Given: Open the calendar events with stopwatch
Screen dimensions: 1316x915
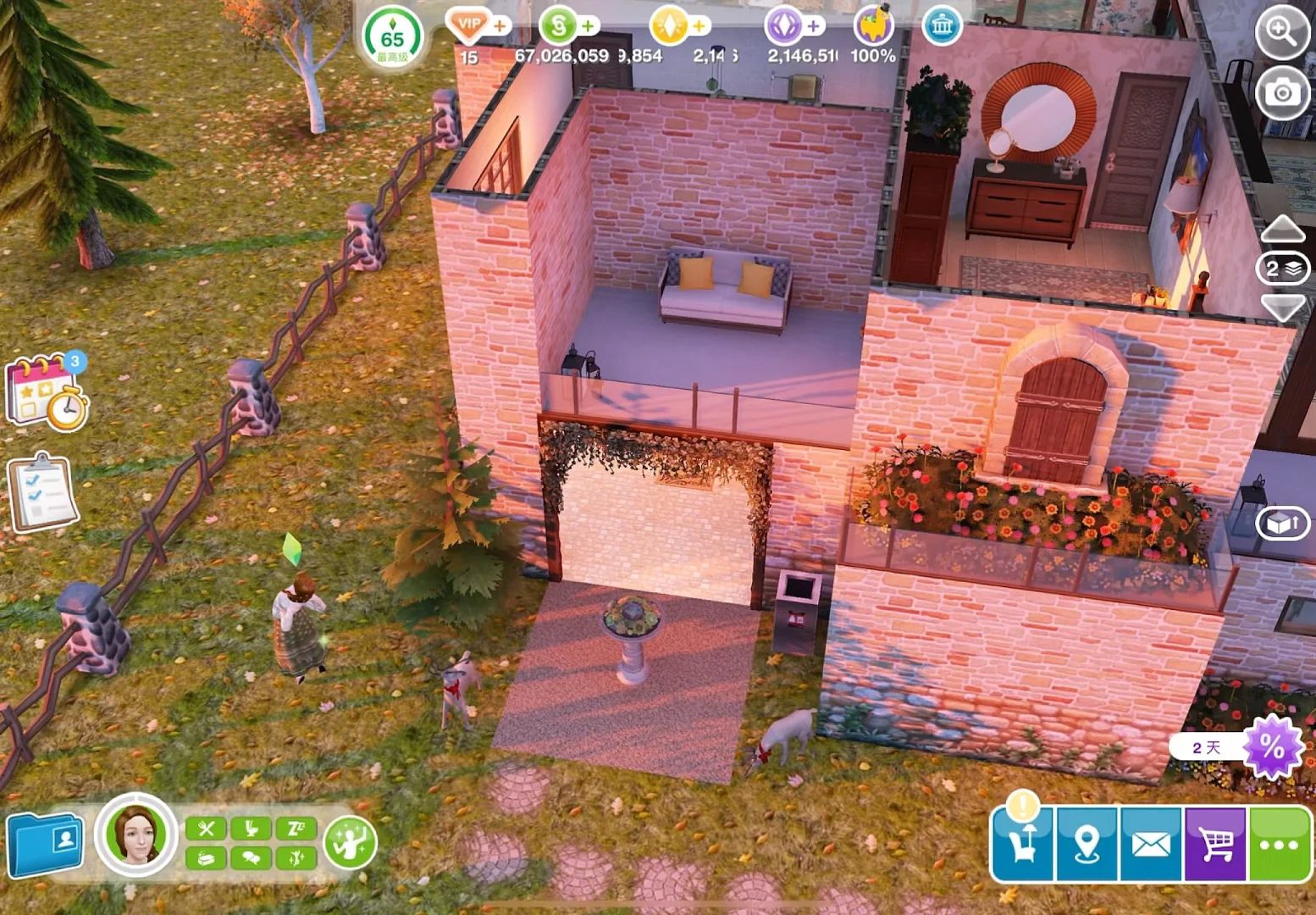Looking at the screenshot, I should 47,392.
